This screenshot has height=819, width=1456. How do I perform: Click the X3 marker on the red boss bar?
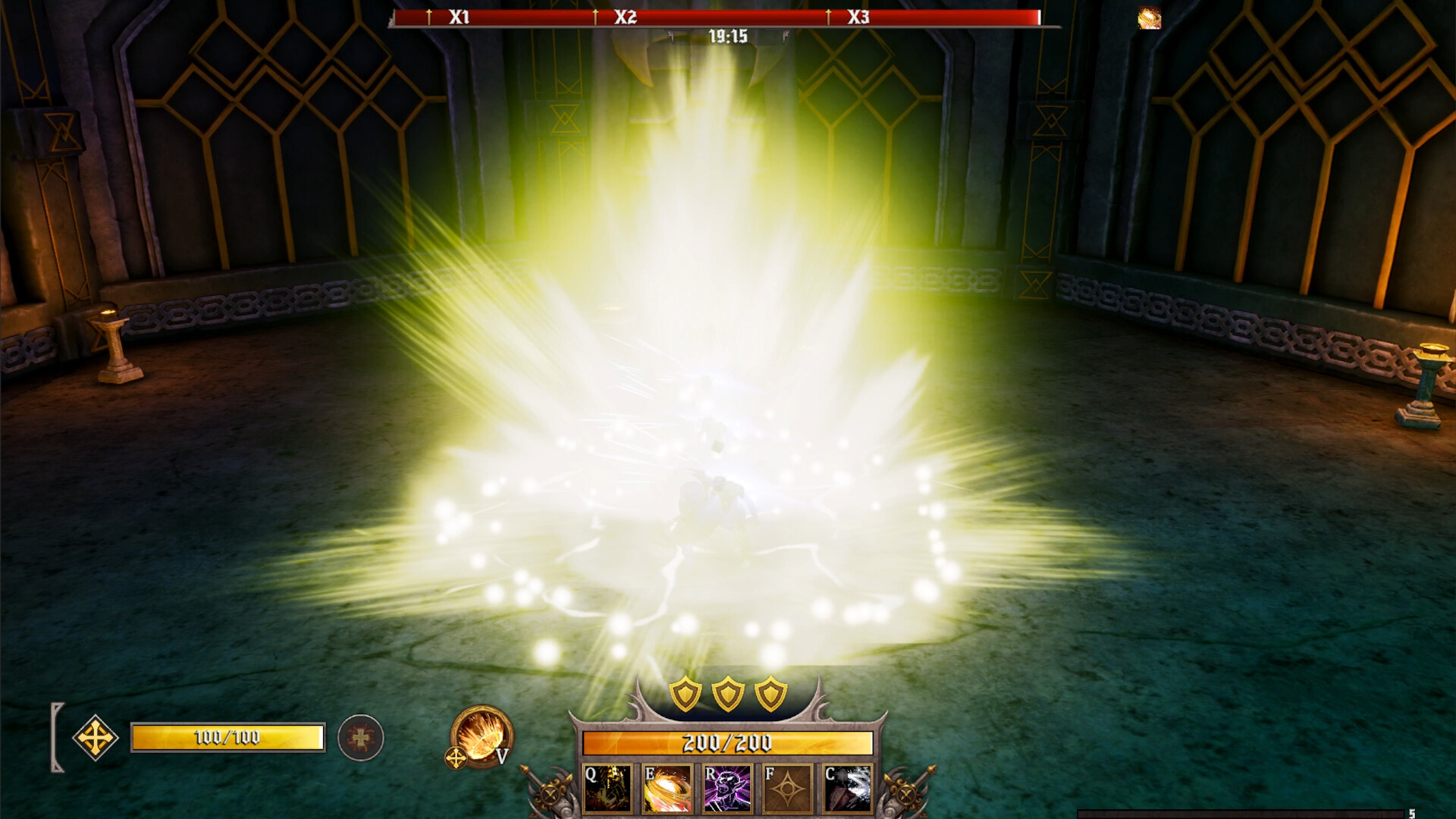click(x=858, y=15)
